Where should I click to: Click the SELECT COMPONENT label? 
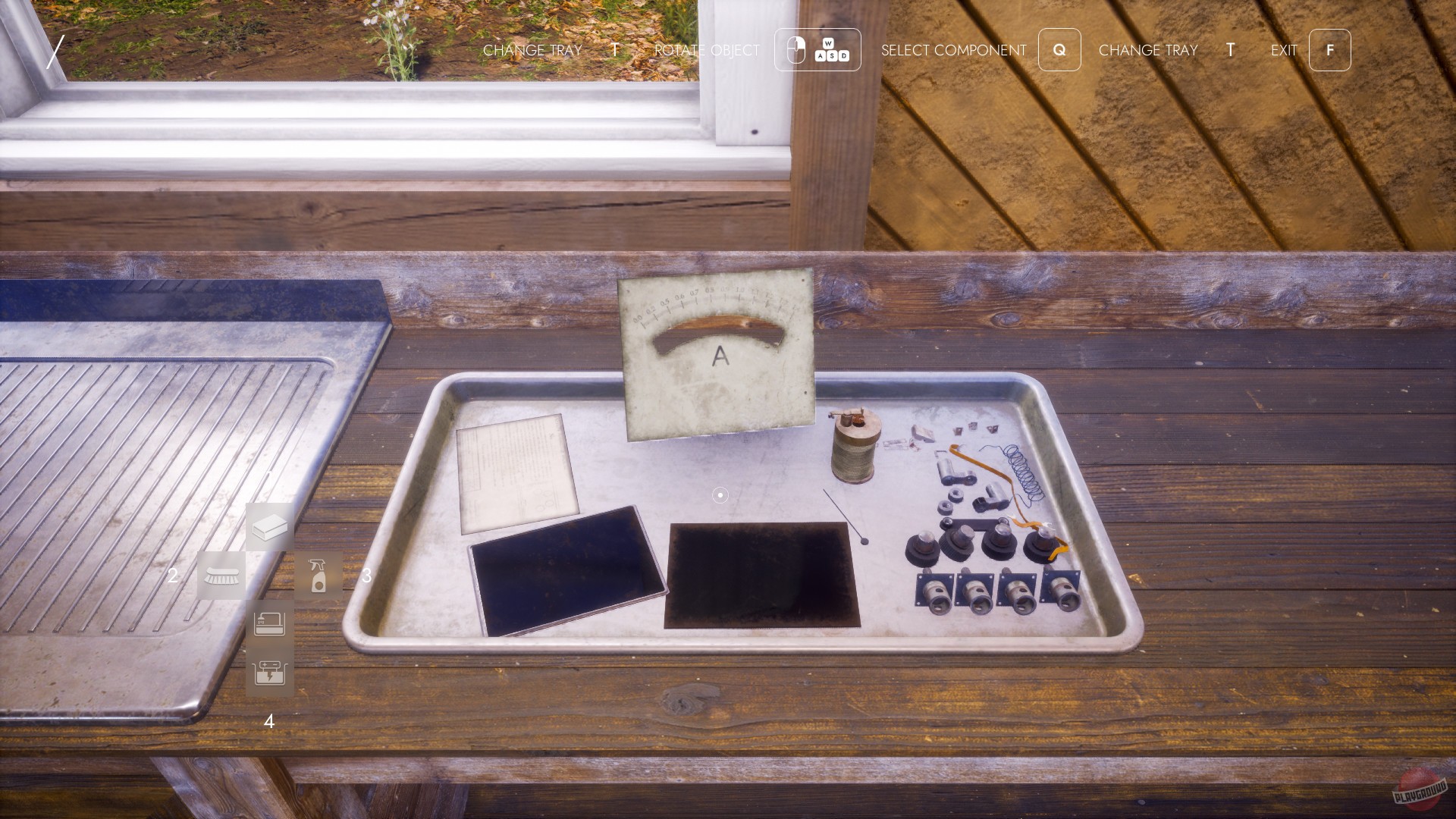pos(953,50)
